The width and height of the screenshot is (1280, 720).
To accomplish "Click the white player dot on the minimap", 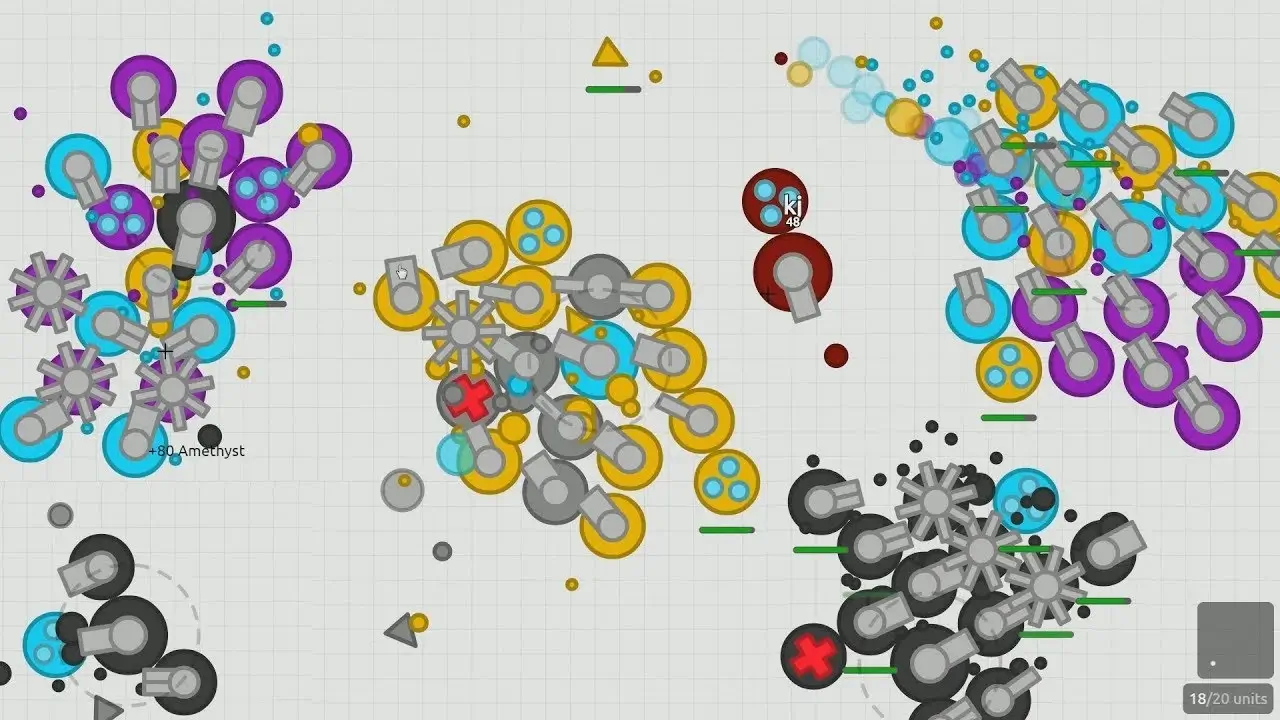I will click(x=1212, y=663).
